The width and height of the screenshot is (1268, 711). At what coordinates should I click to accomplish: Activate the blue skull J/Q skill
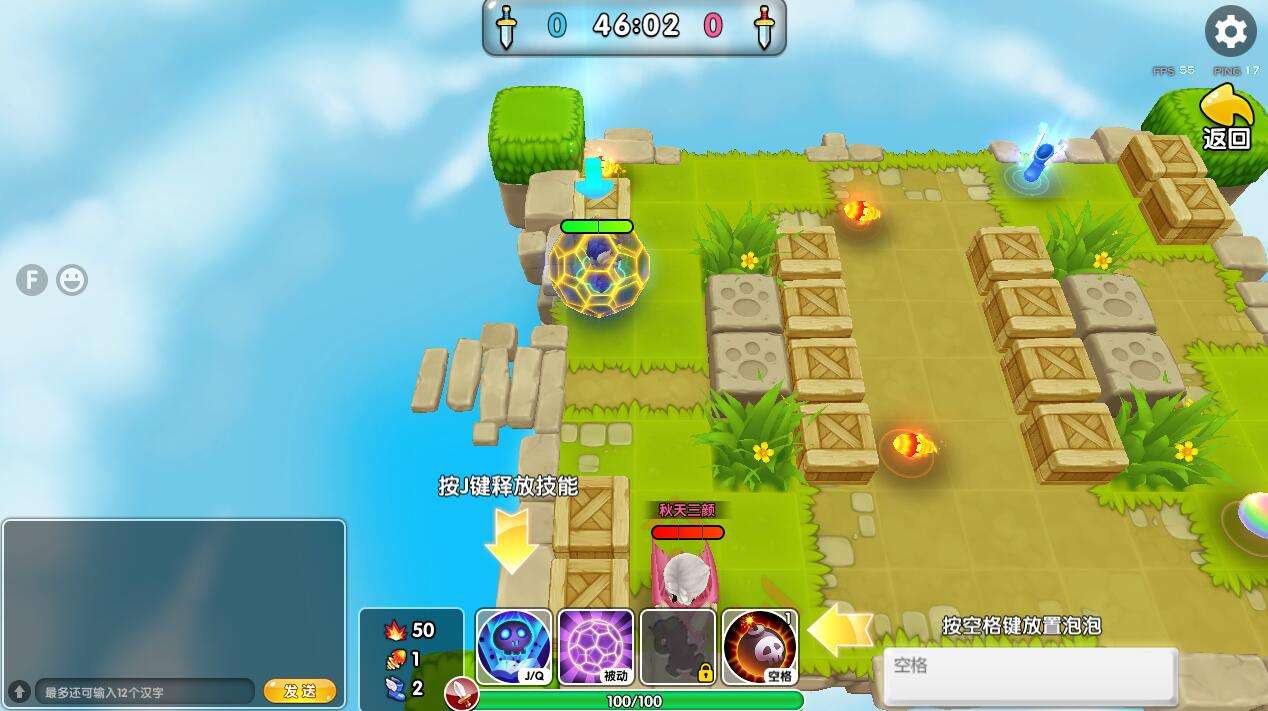pyautogui.click(x=513, y=646)
